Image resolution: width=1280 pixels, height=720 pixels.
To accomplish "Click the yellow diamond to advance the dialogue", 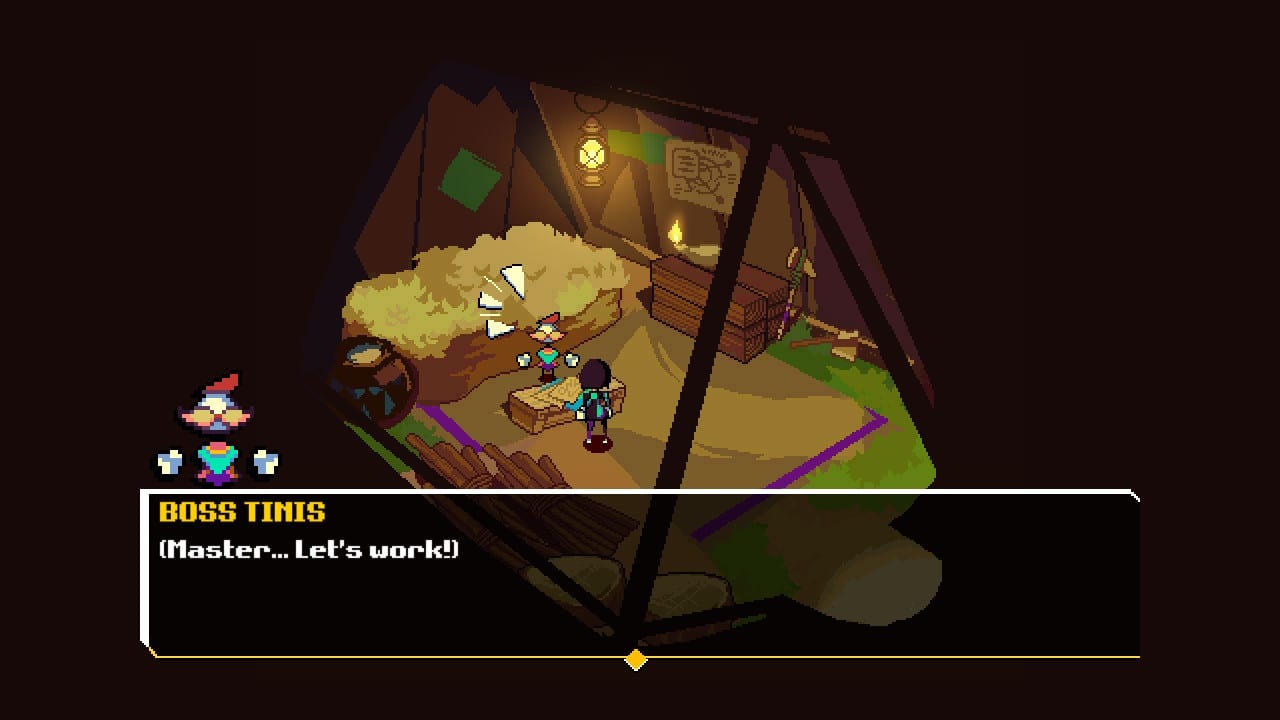I will coord(637,659).
